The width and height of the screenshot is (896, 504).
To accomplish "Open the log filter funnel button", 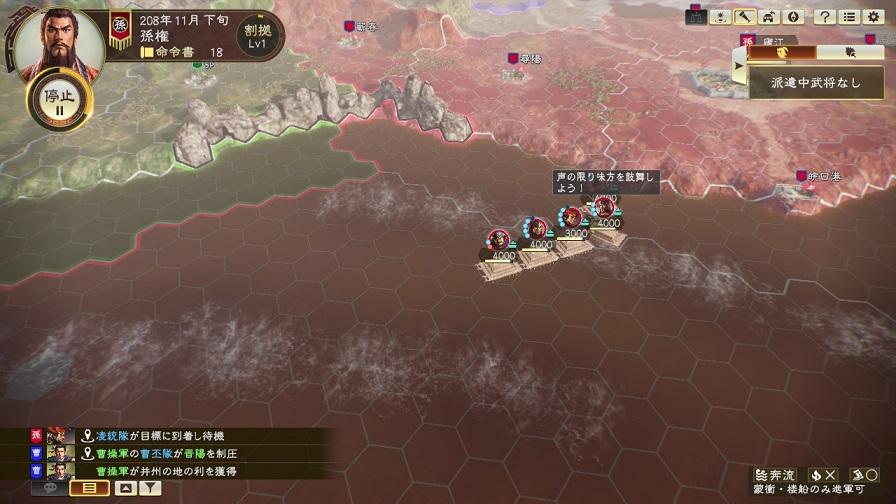I will click(149, 488).
